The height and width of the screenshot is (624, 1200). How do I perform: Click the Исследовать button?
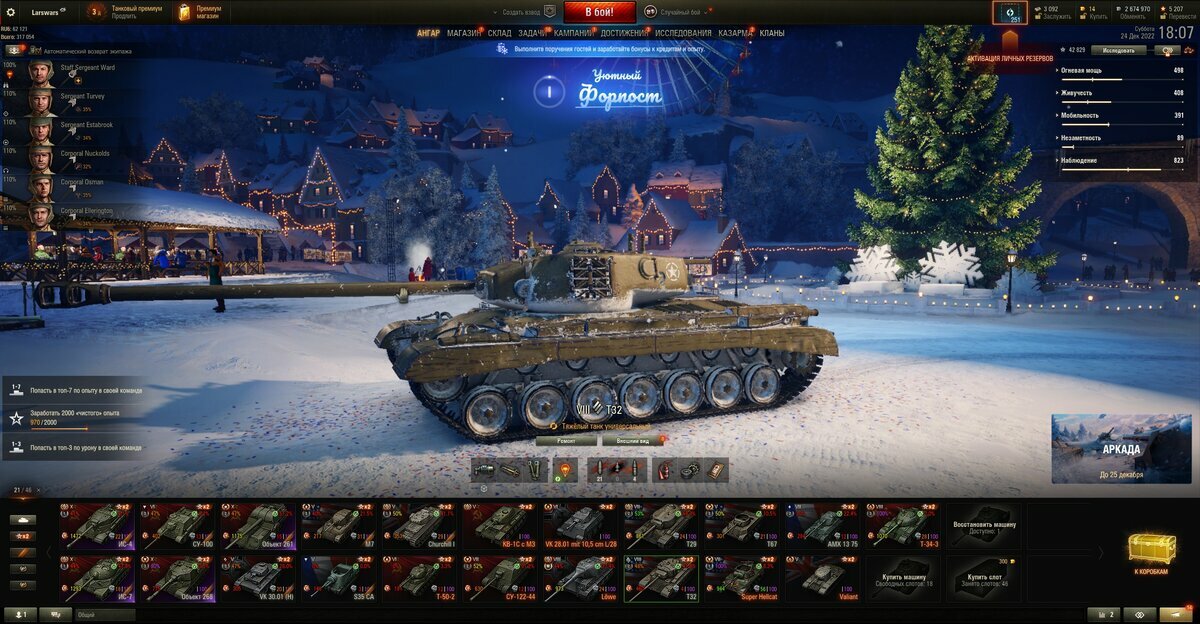pyautogui.click(x=1118, y=49)
